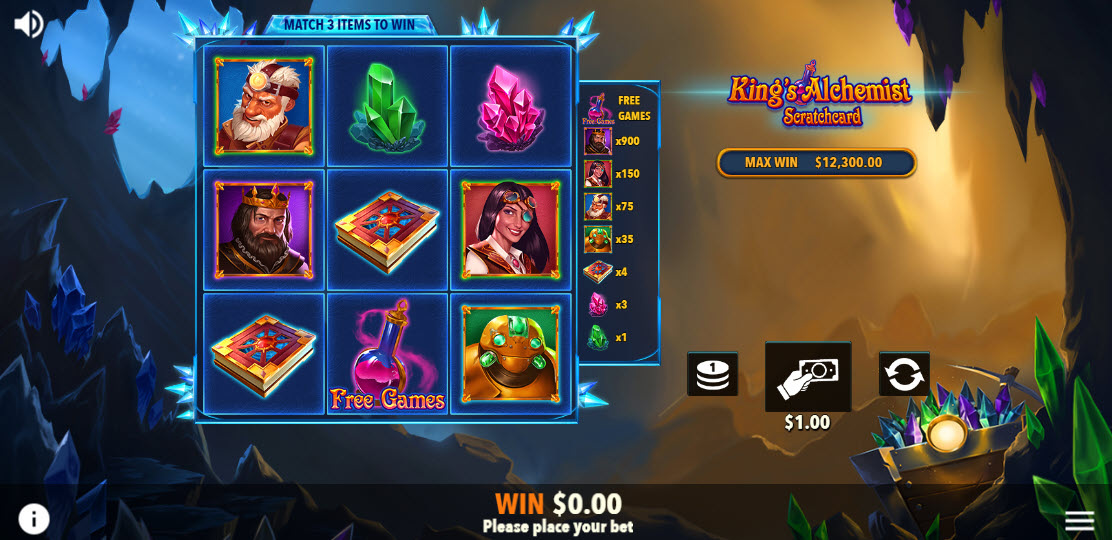Open the coin stack bet selector
Image resolution: width=1112 pixels, height=540 pixels.
712,374
